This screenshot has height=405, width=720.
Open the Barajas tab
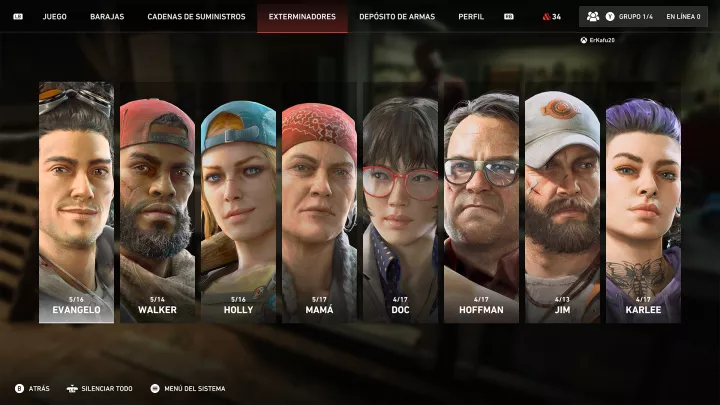[x=107, y=17]
